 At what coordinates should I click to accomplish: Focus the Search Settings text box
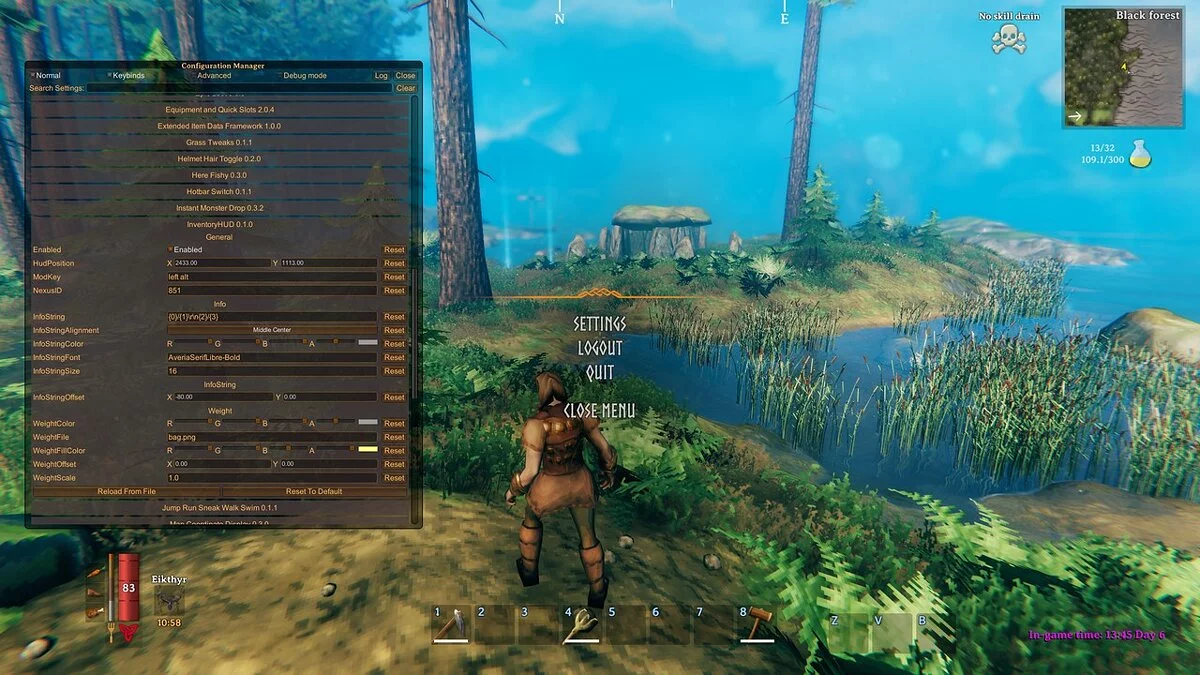pyautogui.click(x=238, y=88)
